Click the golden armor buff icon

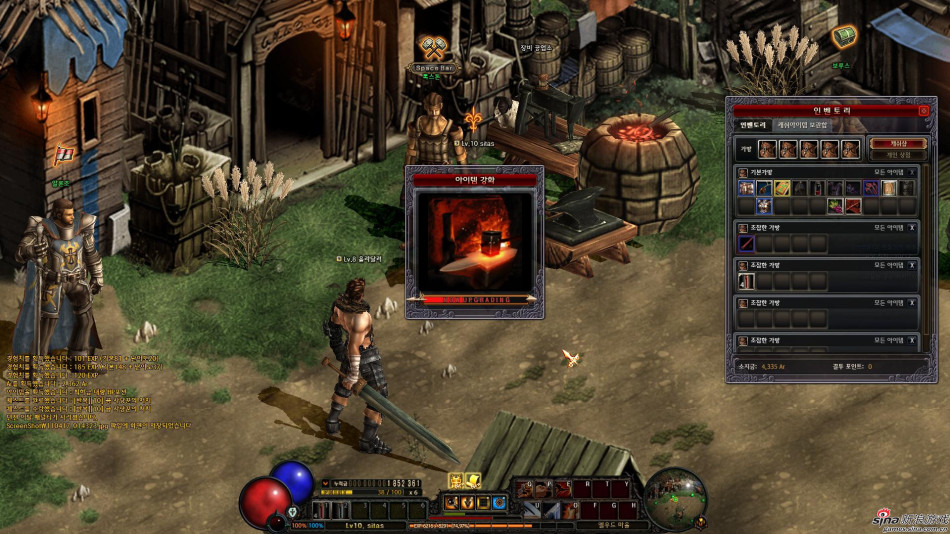[x=456, y=480]
